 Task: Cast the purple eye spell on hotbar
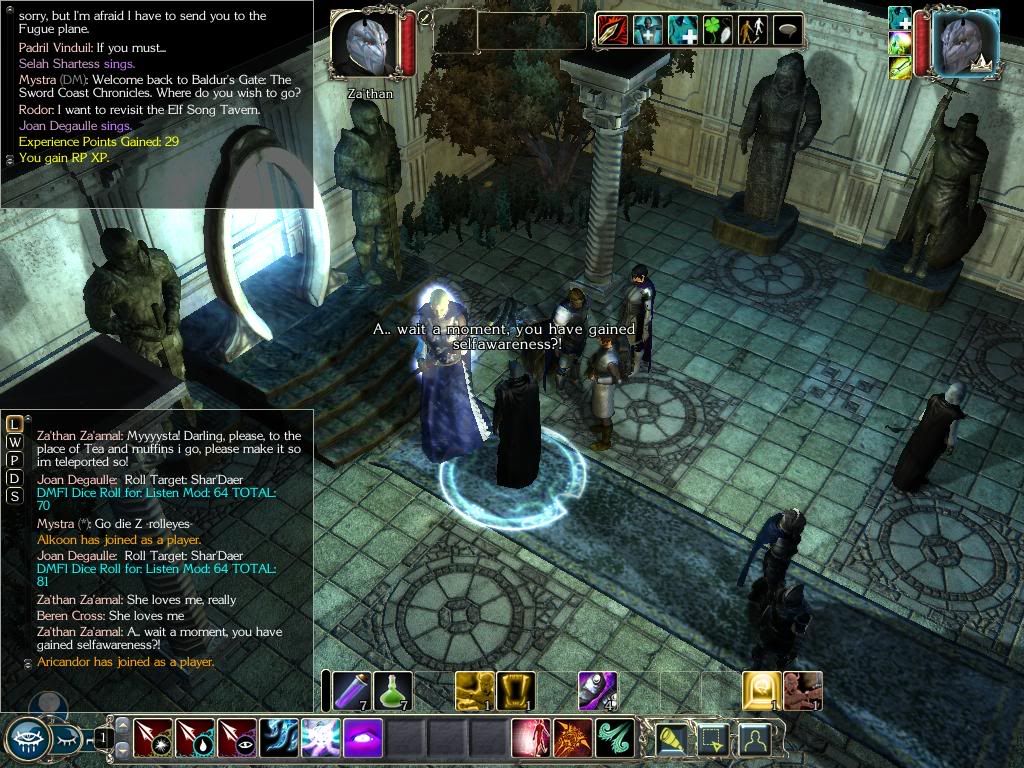pos(363,739)
